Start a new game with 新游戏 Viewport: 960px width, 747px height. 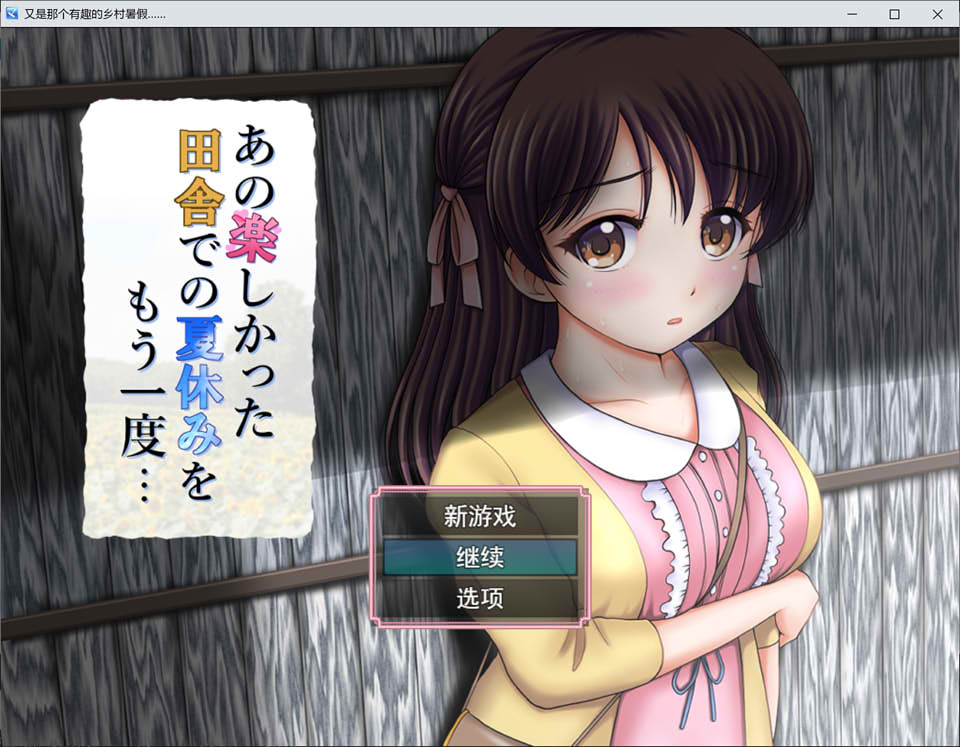pyautogui.click(x=480, y=517)
